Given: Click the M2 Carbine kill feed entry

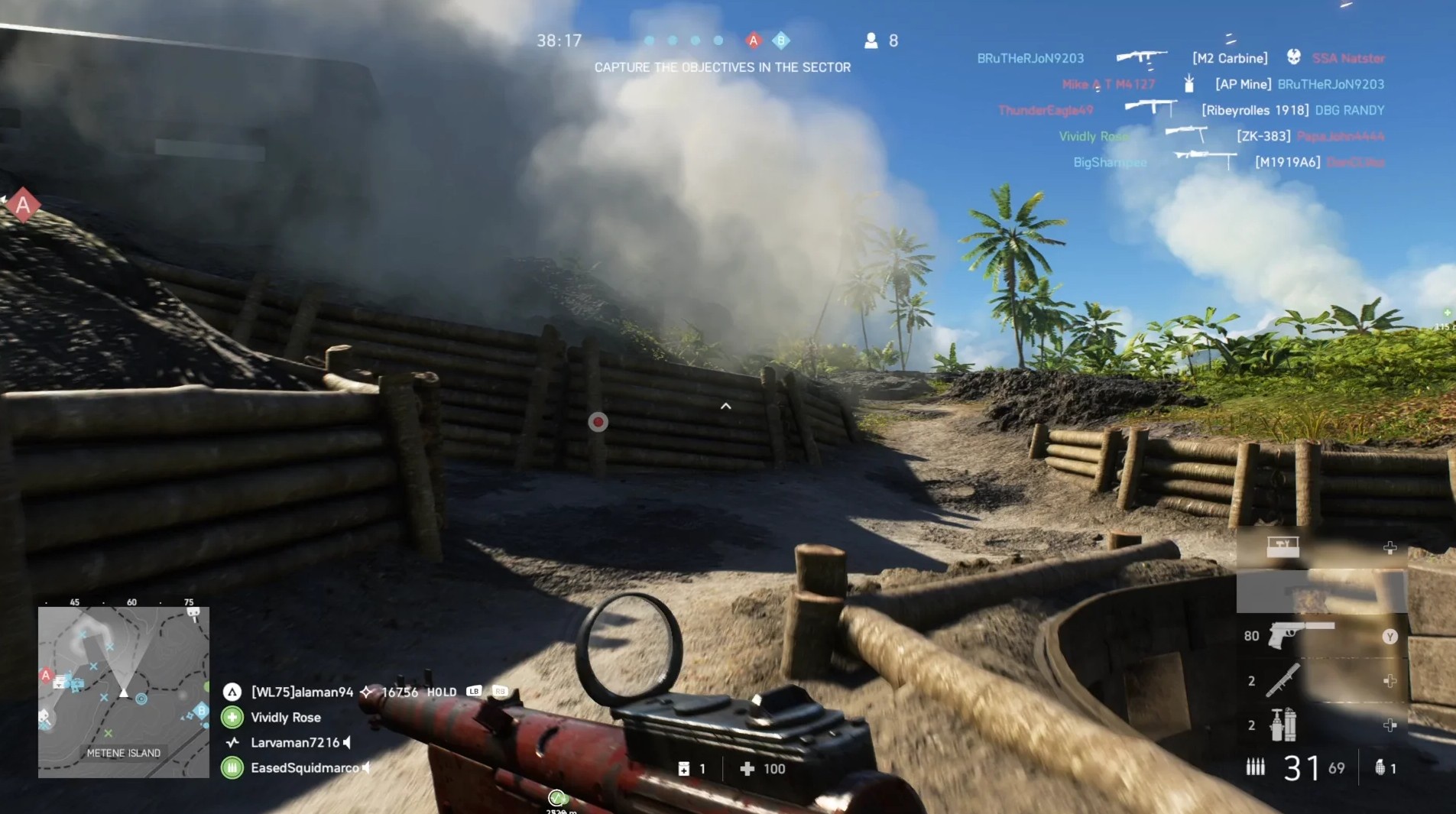Looking at the screenshot, I should pos(1229,58).
